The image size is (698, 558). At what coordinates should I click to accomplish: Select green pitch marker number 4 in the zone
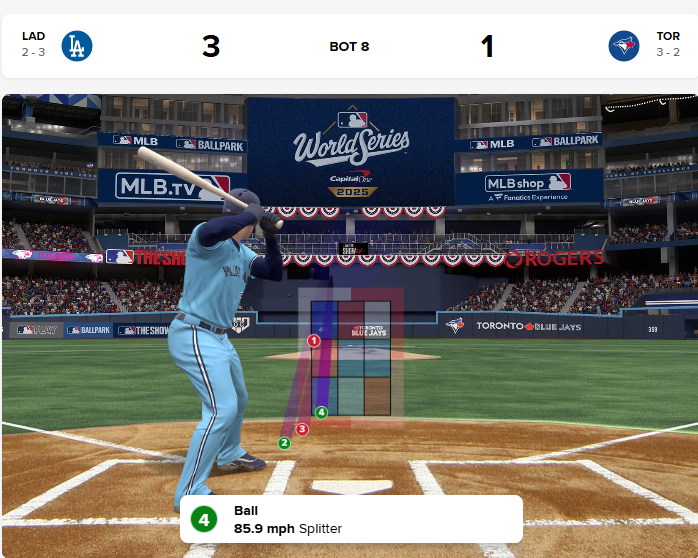coord(321,412)
